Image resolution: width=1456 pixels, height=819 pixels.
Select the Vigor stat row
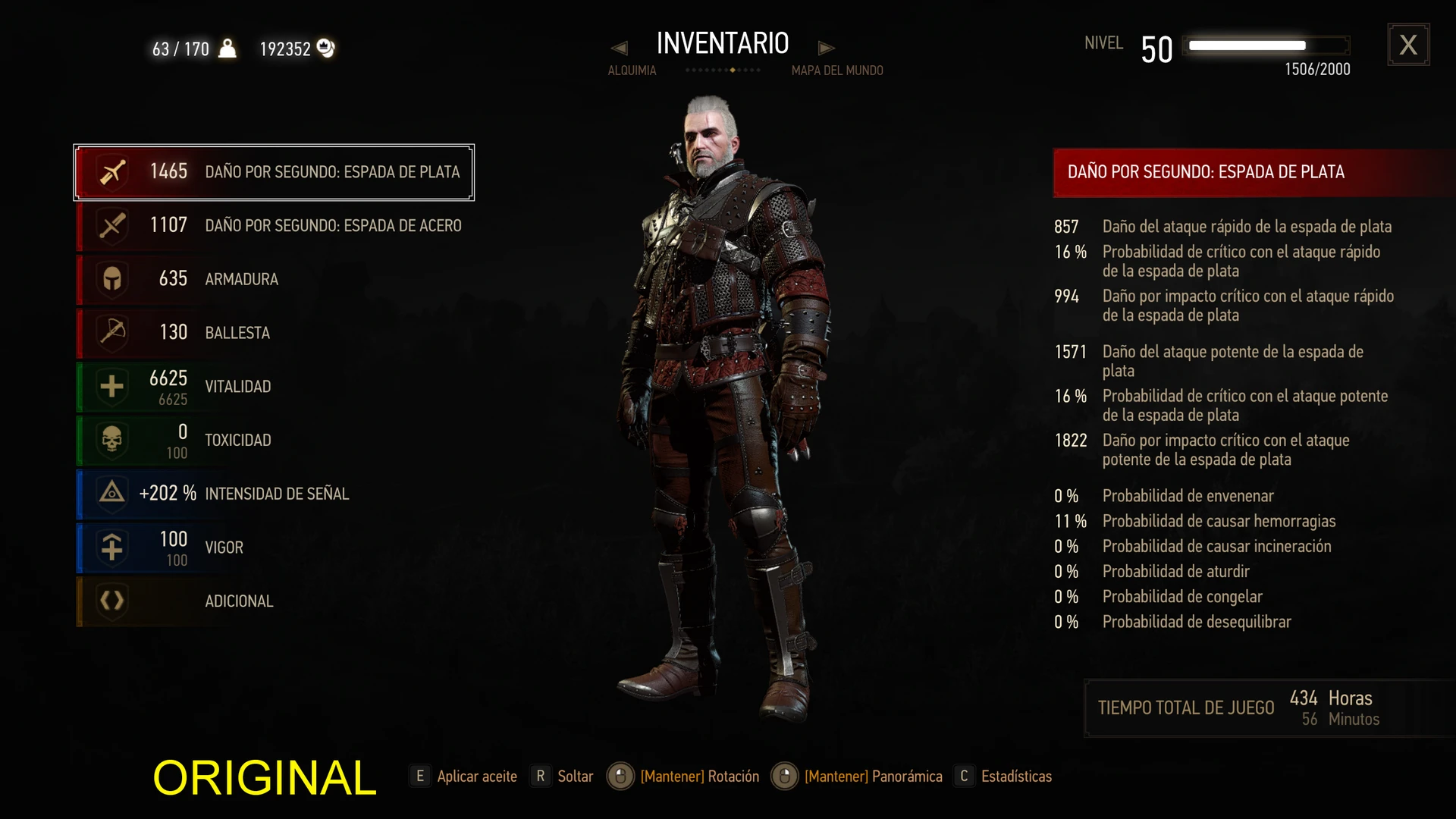pos(274,548)
